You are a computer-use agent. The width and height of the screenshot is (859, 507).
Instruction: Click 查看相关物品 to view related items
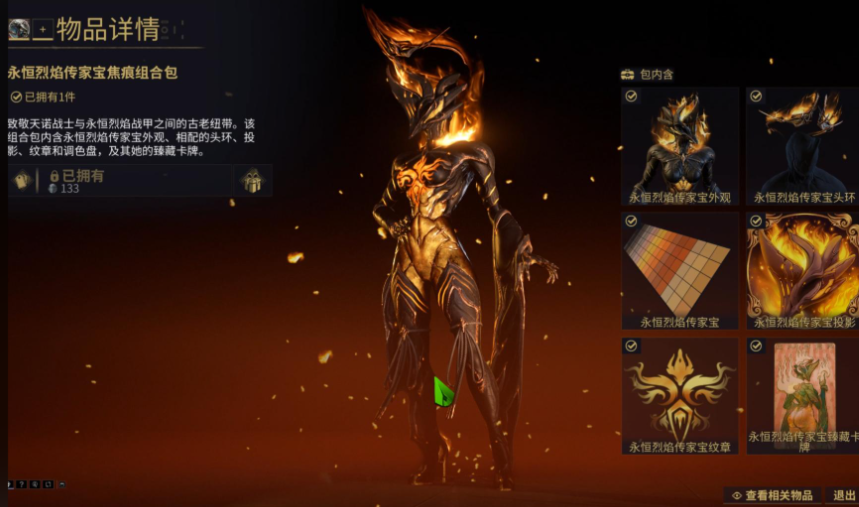(x=772, y=495)
